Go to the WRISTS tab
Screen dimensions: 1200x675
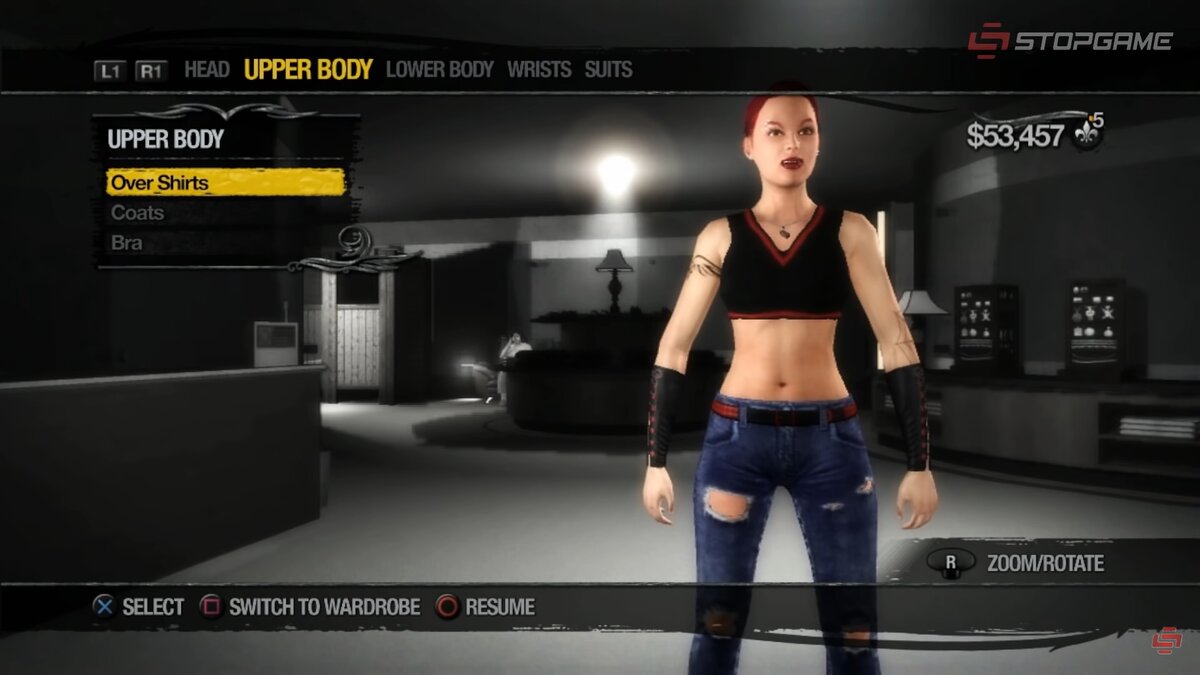pyautogui.click(x=539, y=70)
